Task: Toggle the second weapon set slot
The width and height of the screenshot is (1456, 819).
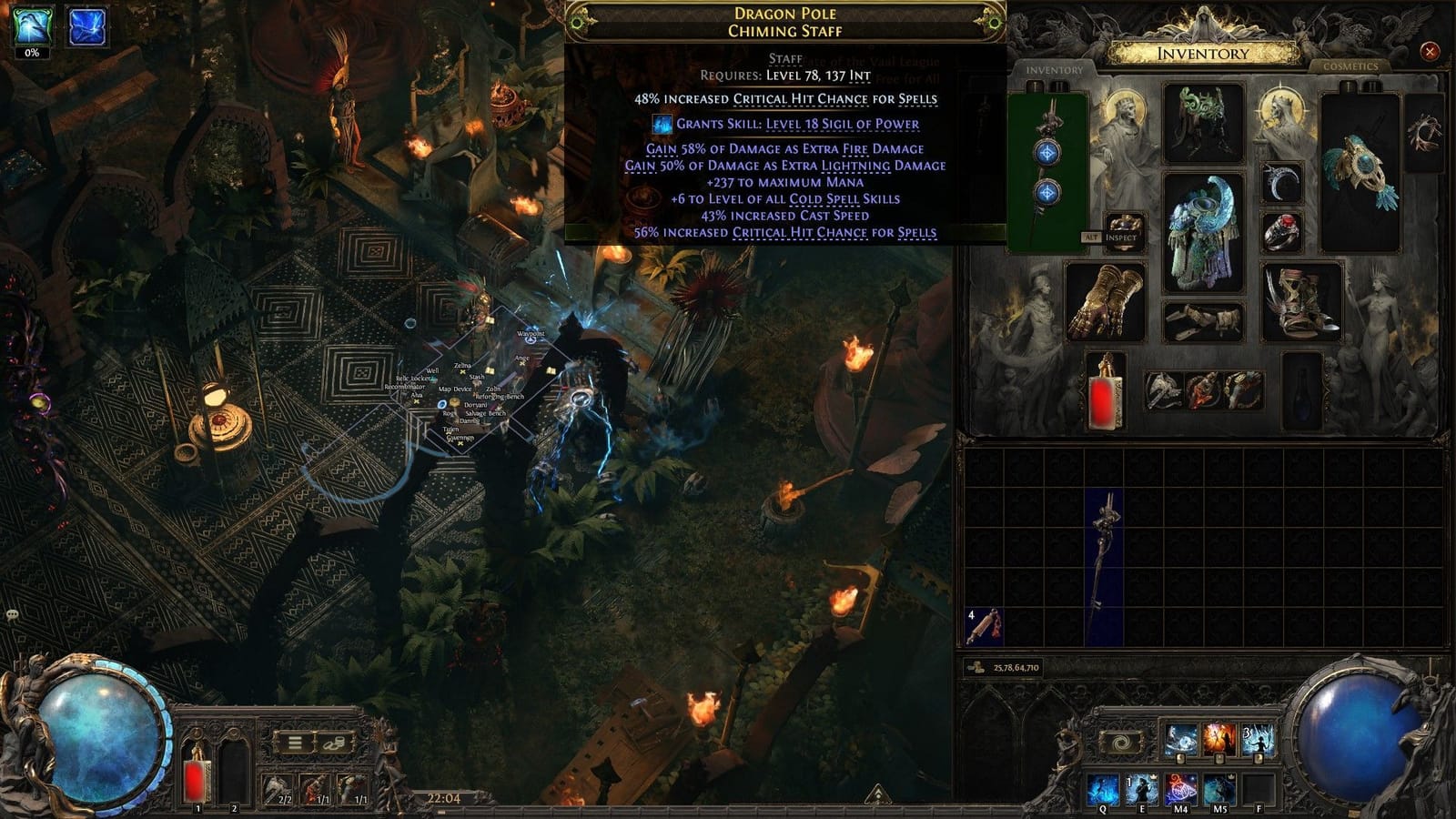Action: coord(1059,87)
